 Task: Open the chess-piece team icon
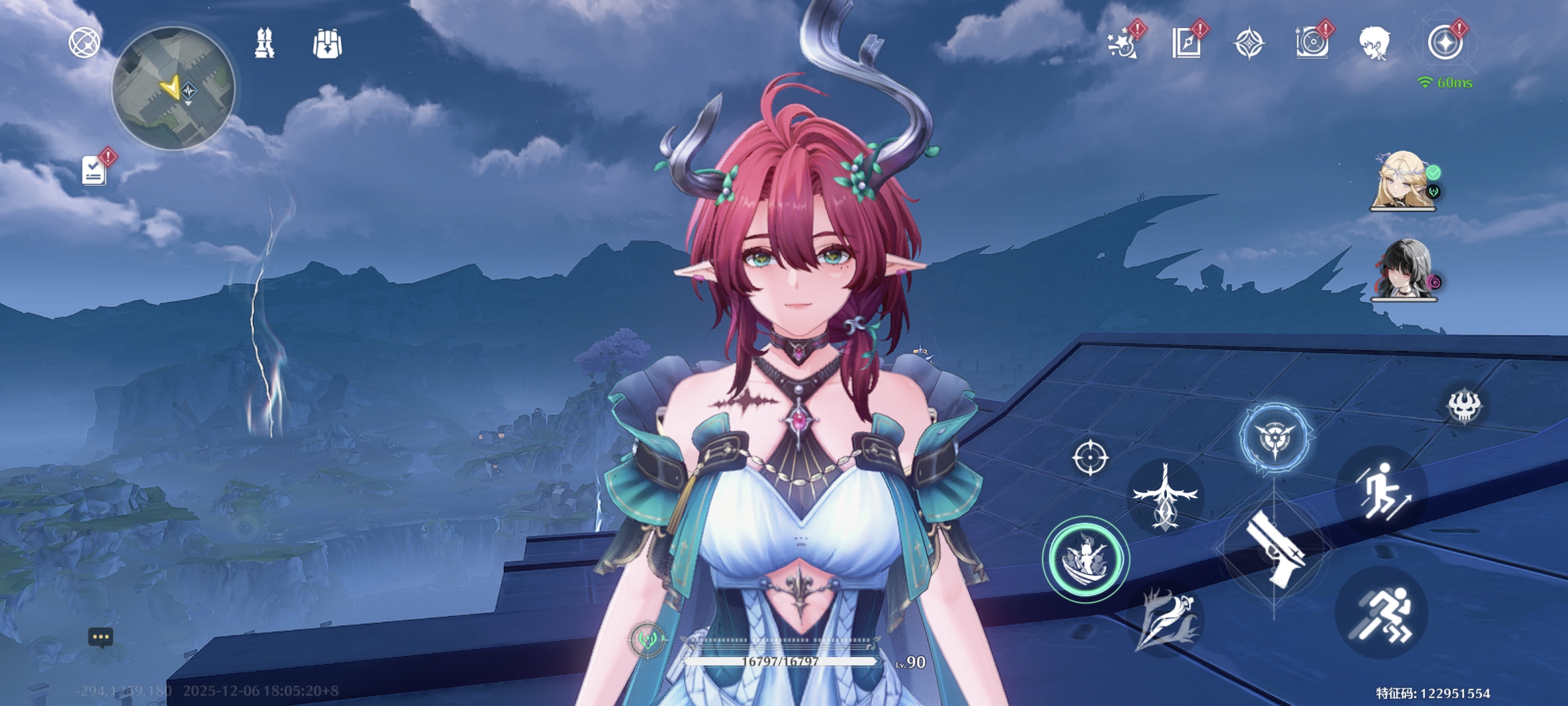(x=264, y=43)
